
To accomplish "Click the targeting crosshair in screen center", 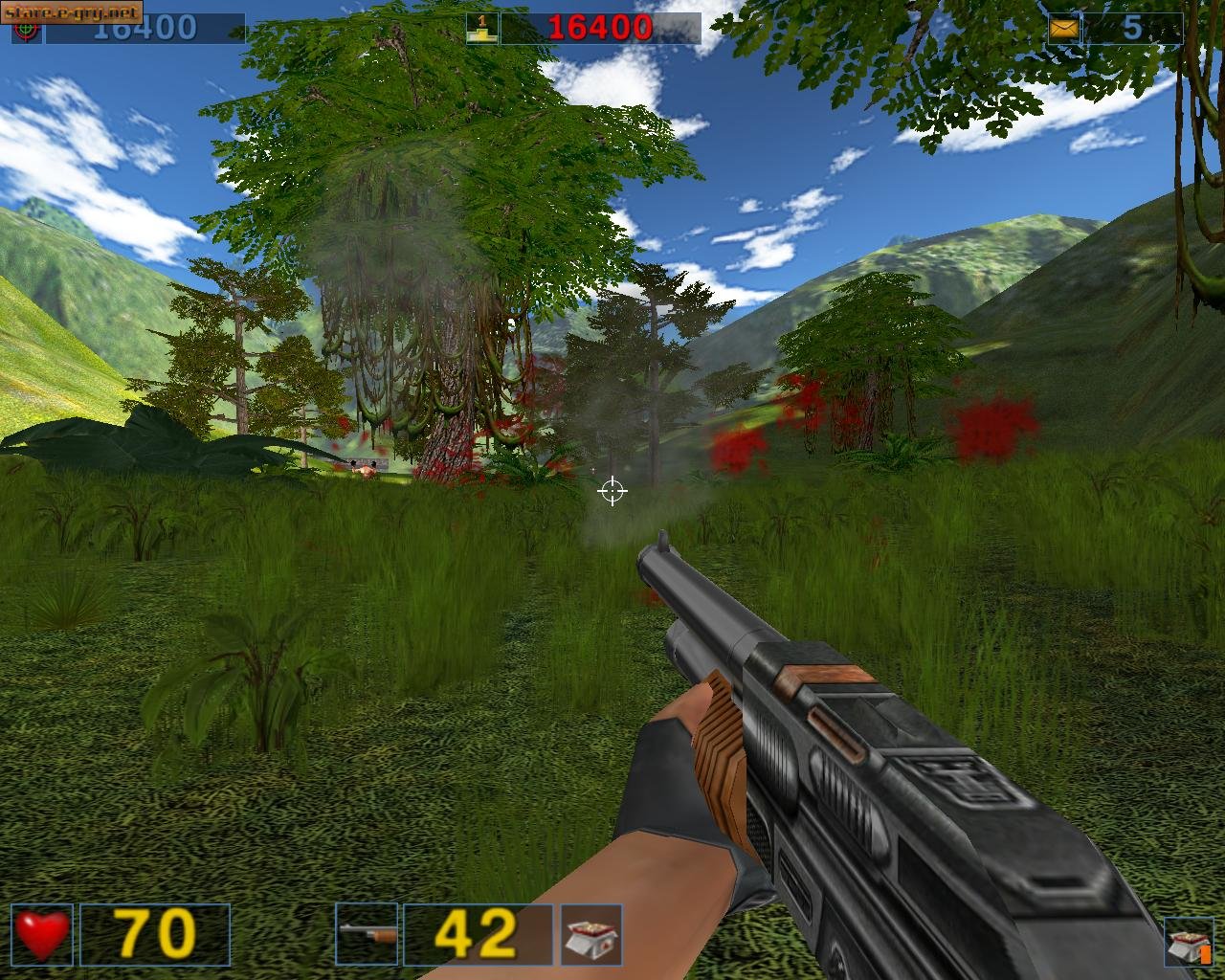I will pos(612,492).
